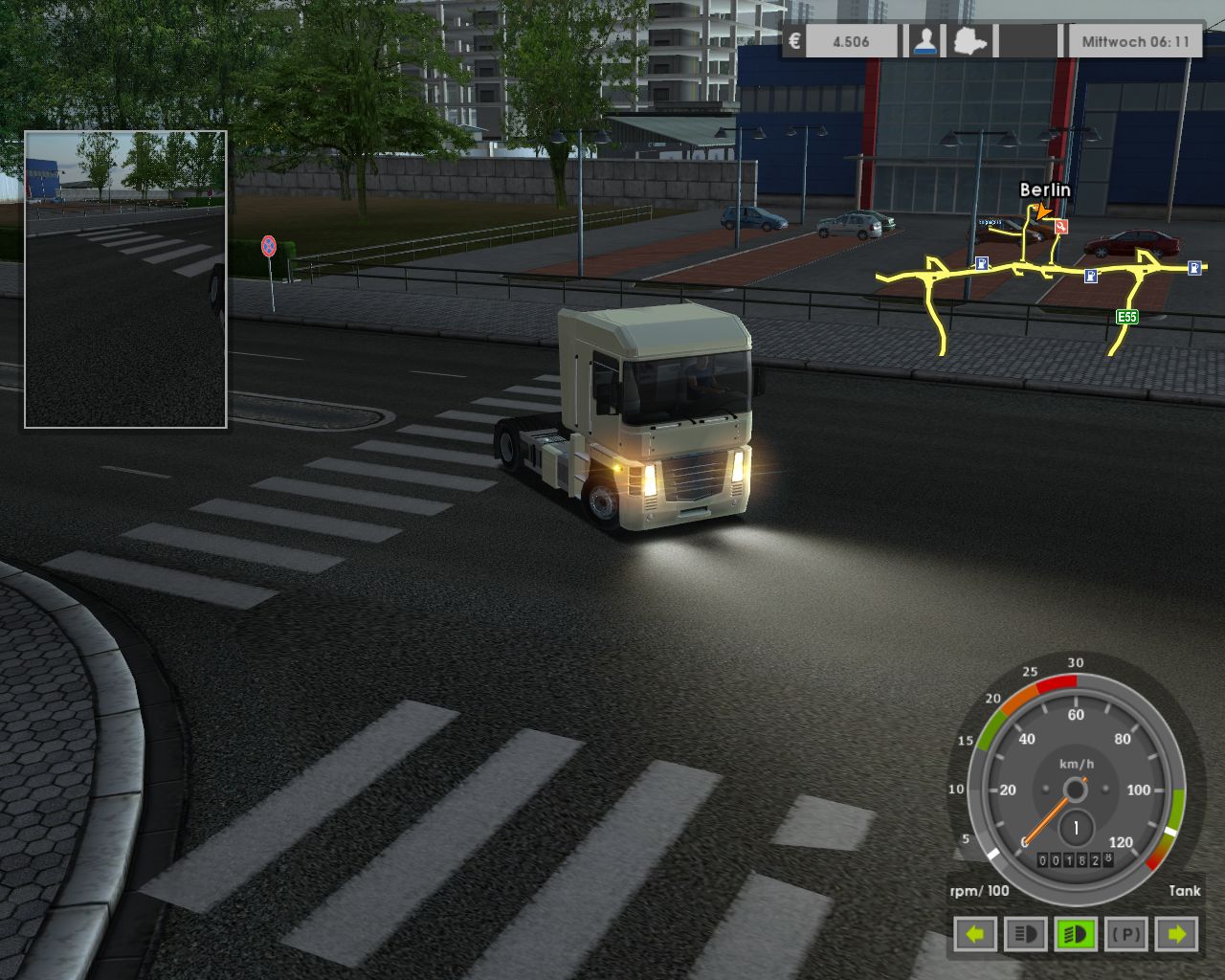Switch on the low beam headlights
1225x980 pixels.
(1078, 932)
